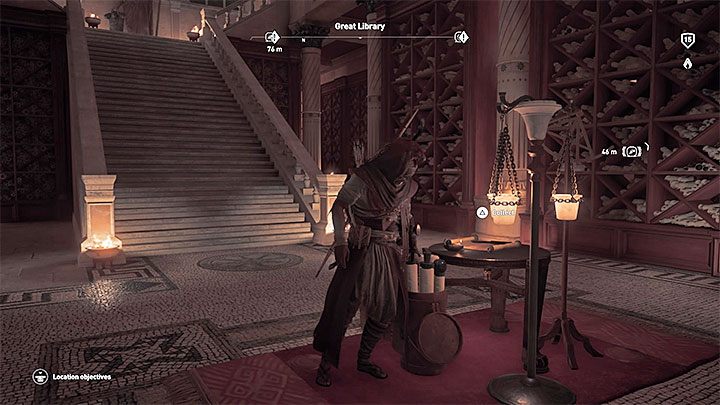720x405 pixels.
Task: Select the compass marker labeled 74 m
Action: point(271,38)
